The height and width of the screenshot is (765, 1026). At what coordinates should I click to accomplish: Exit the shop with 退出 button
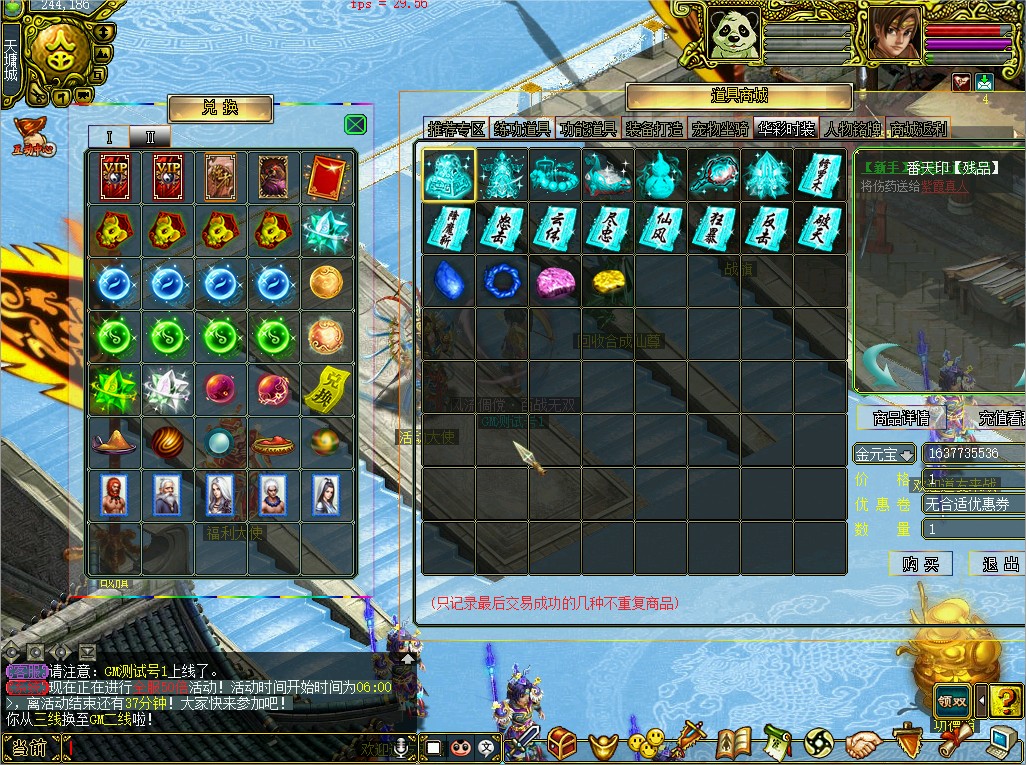1000,564
